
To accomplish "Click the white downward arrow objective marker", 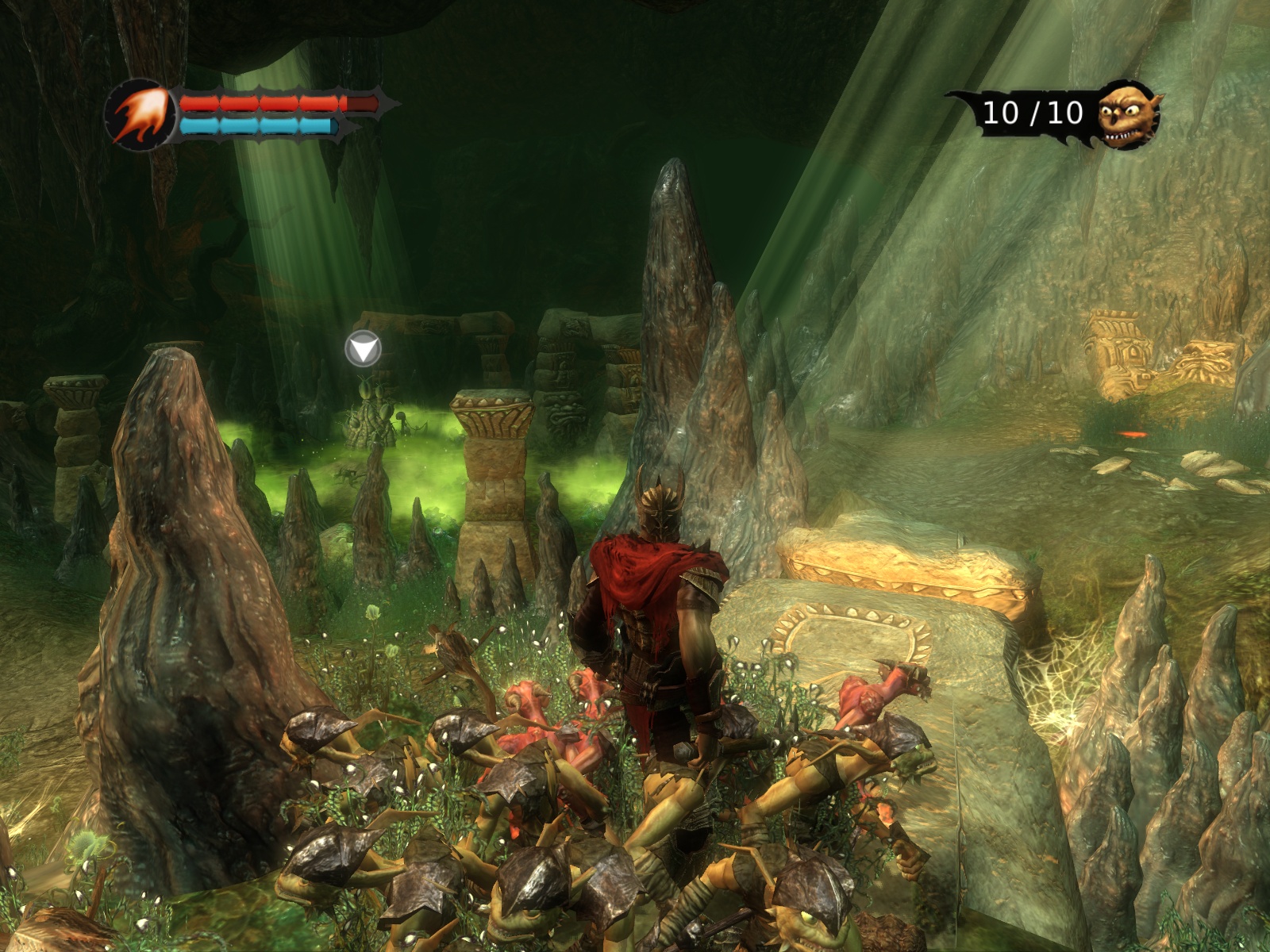I will [364, 349].
